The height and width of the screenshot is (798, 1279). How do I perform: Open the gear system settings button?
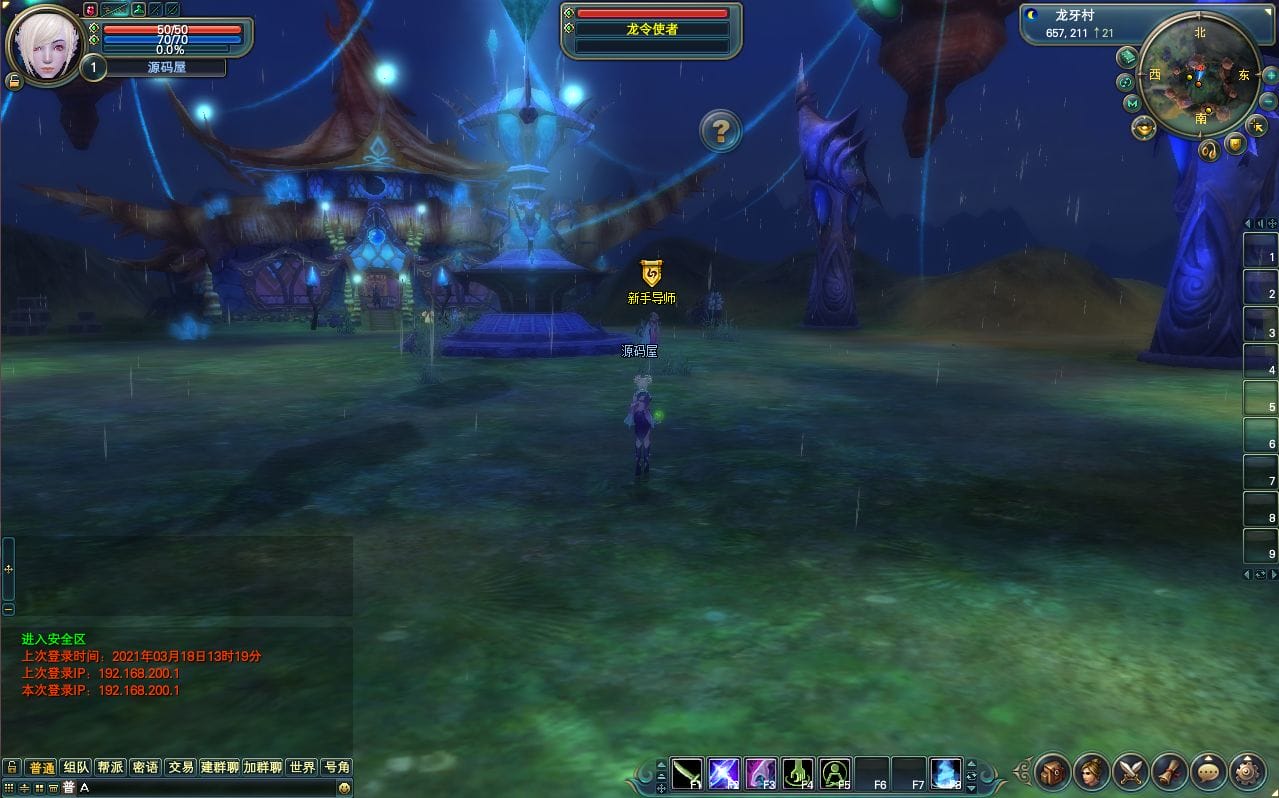coord(1248,771)
